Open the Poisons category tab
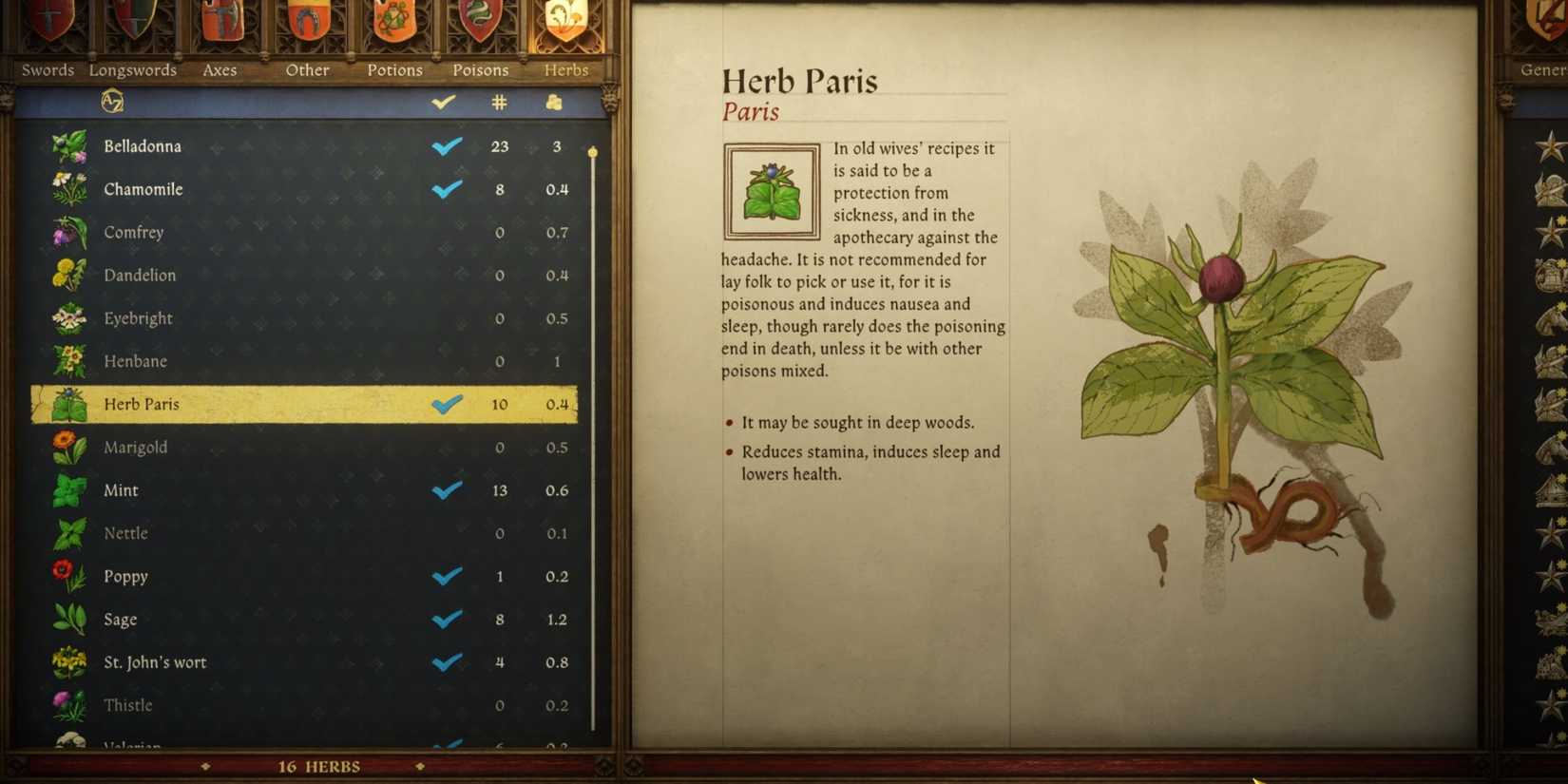This screenshot has width=1568, height=784. [480, 69]
